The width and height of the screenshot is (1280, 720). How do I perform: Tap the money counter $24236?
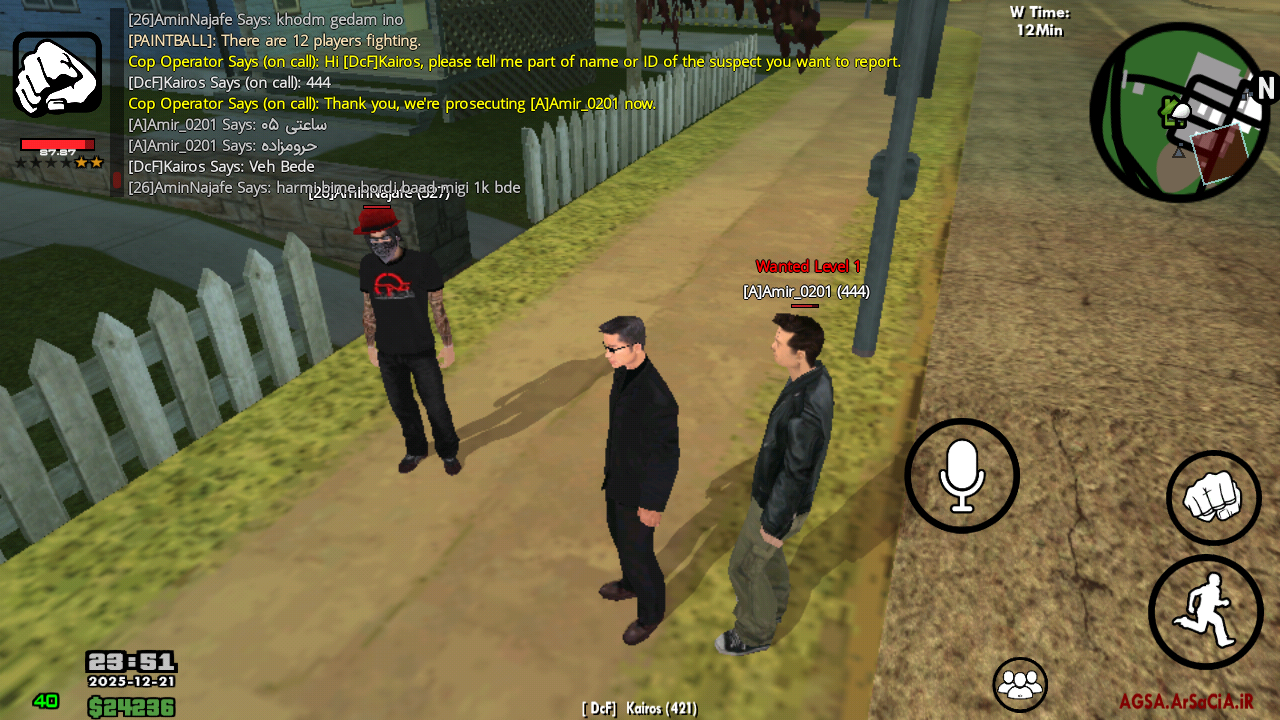tap(130, 706)
